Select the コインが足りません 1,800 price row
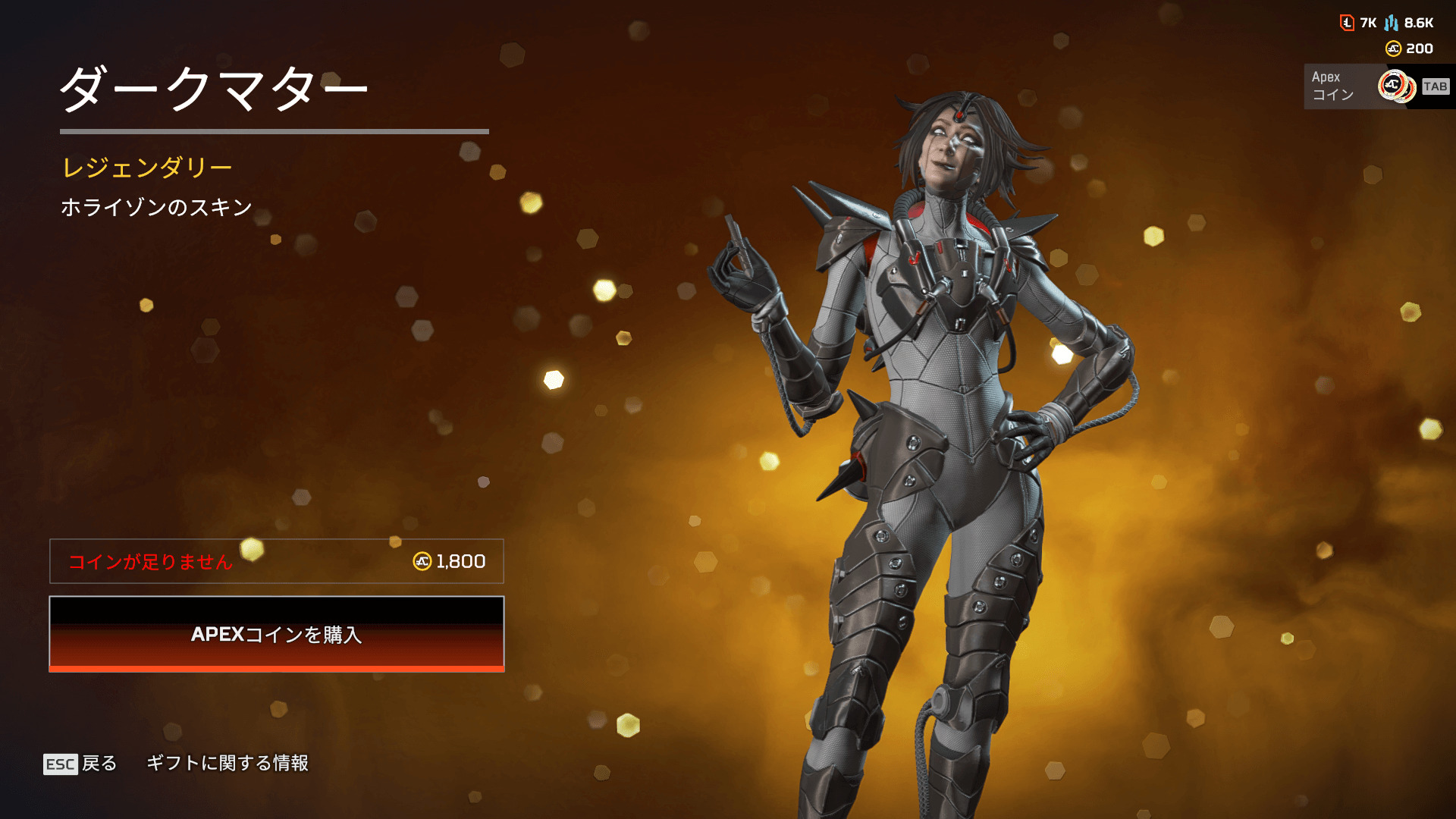 (276, 561)
